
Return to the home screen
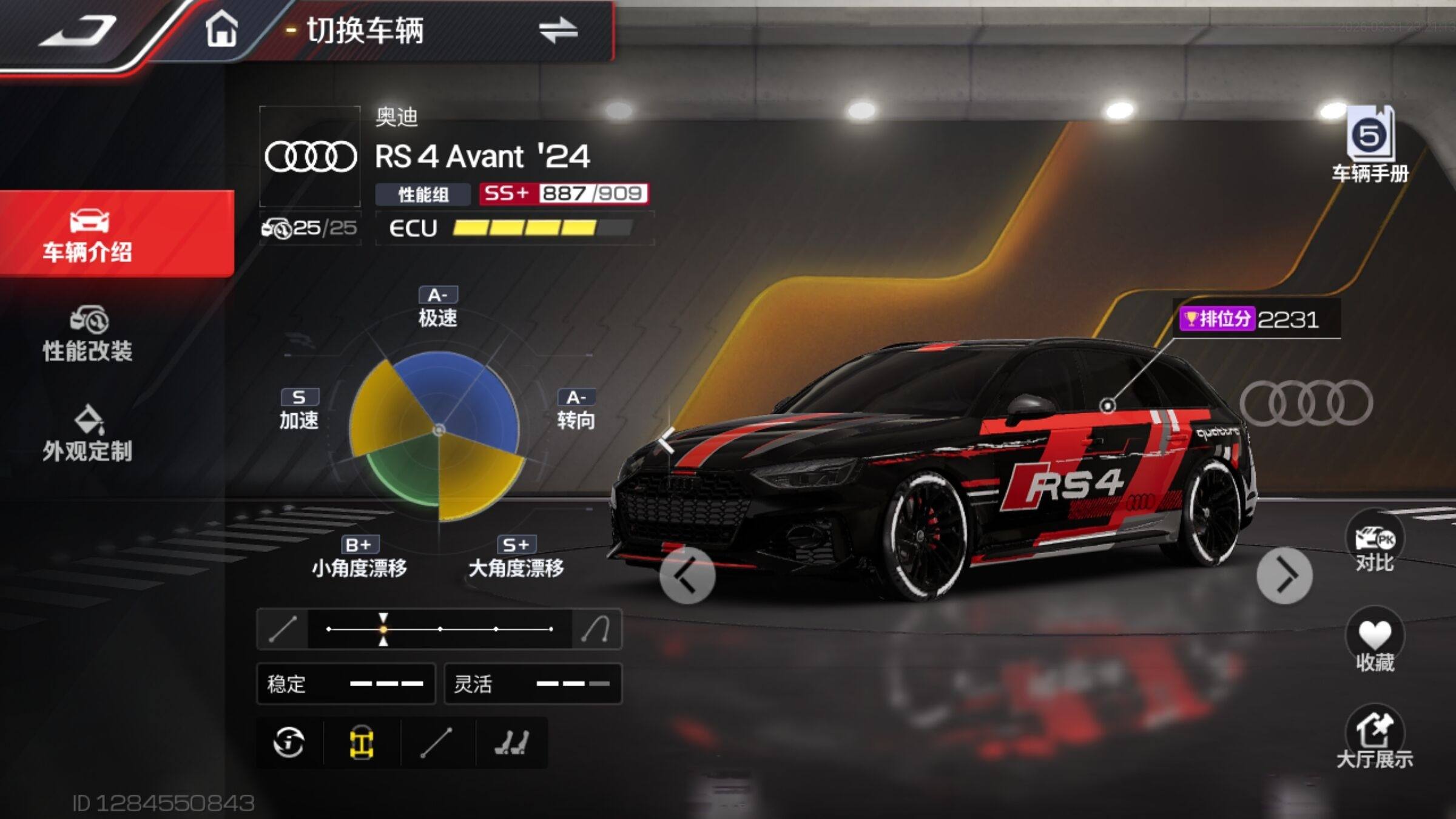(221, 29)
